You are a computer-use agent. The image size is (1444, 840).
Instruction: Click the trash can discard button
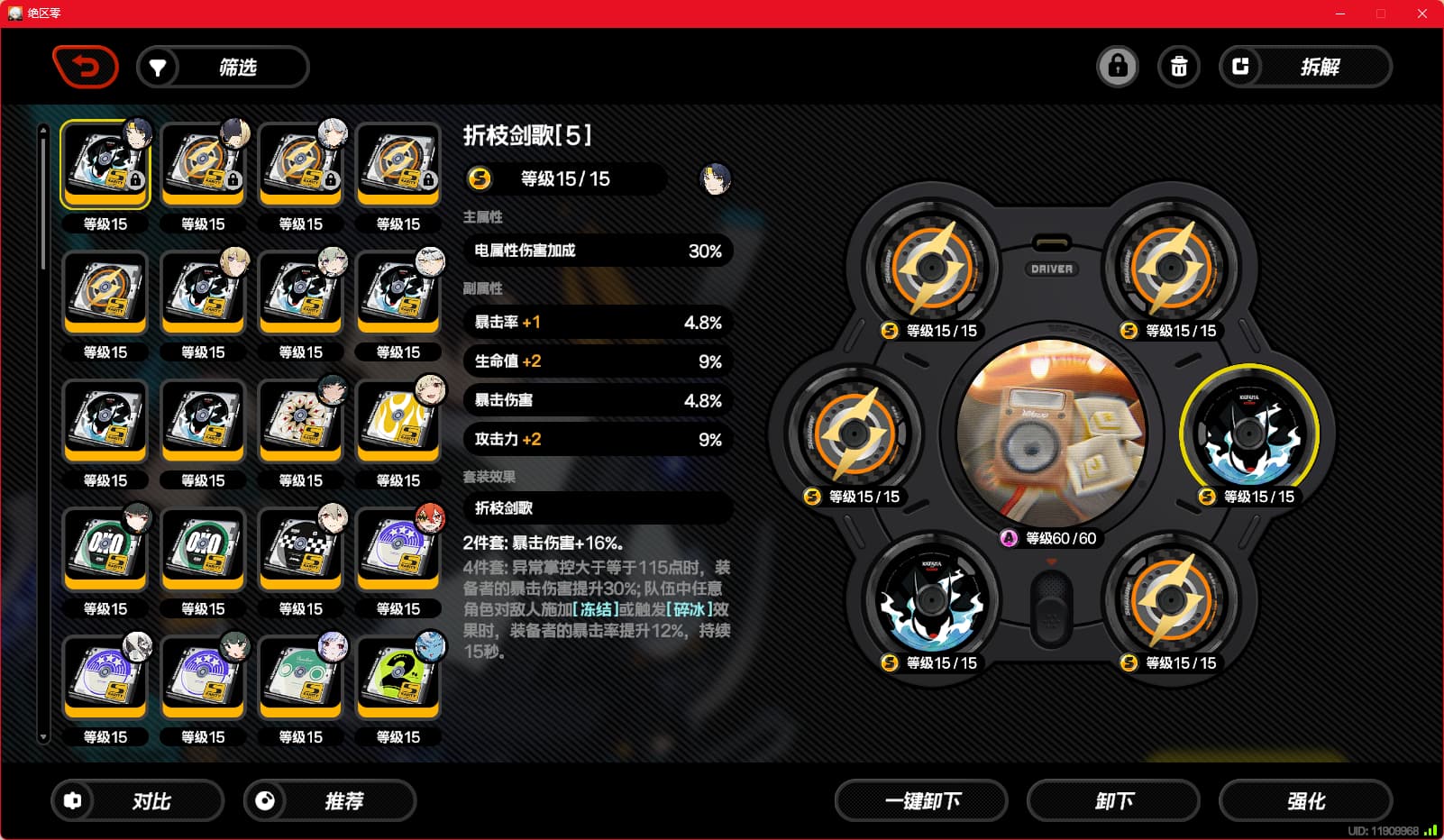click(x=1179, y=67)
